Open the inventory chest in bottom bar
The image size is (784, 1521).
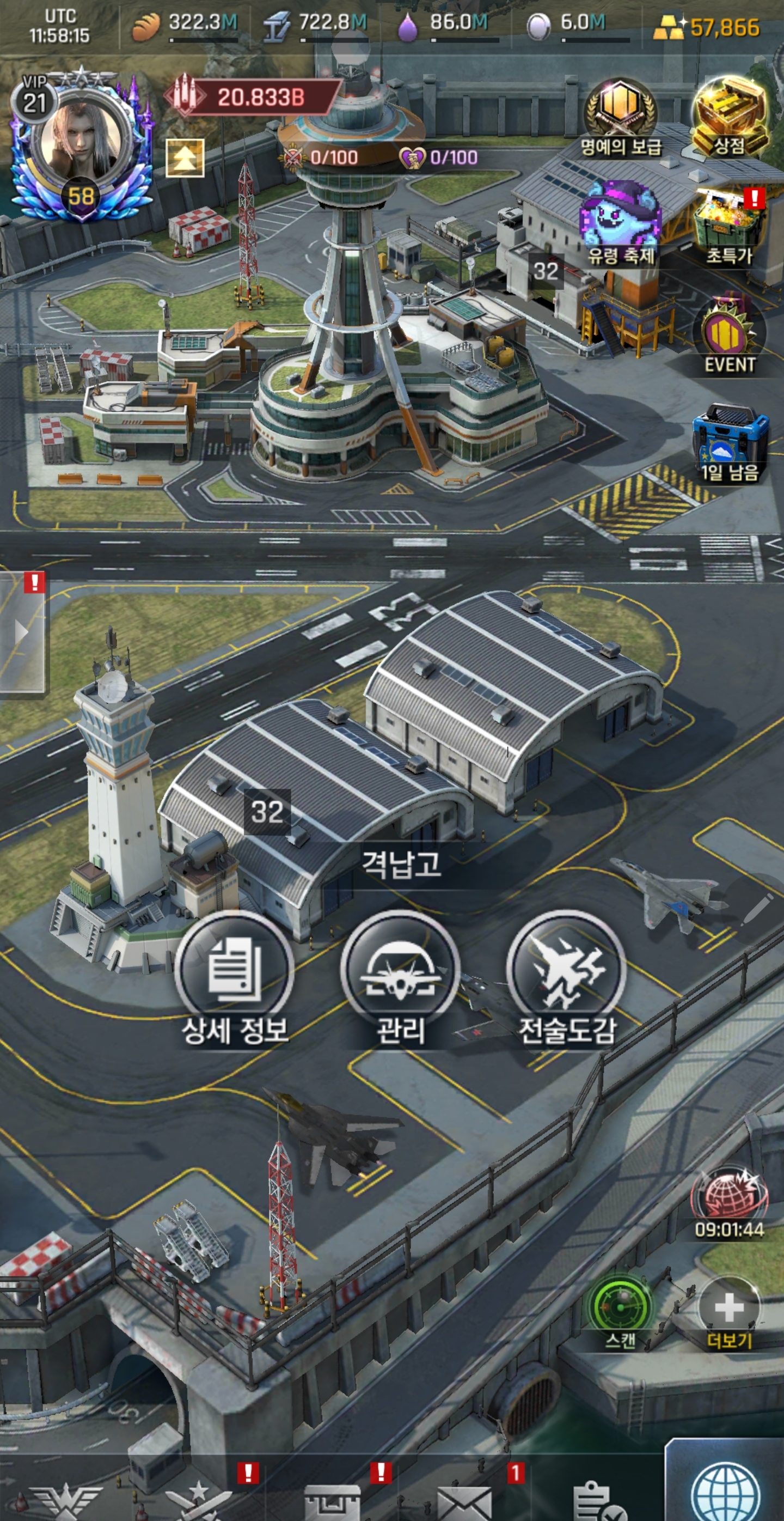coord(332,1502)
